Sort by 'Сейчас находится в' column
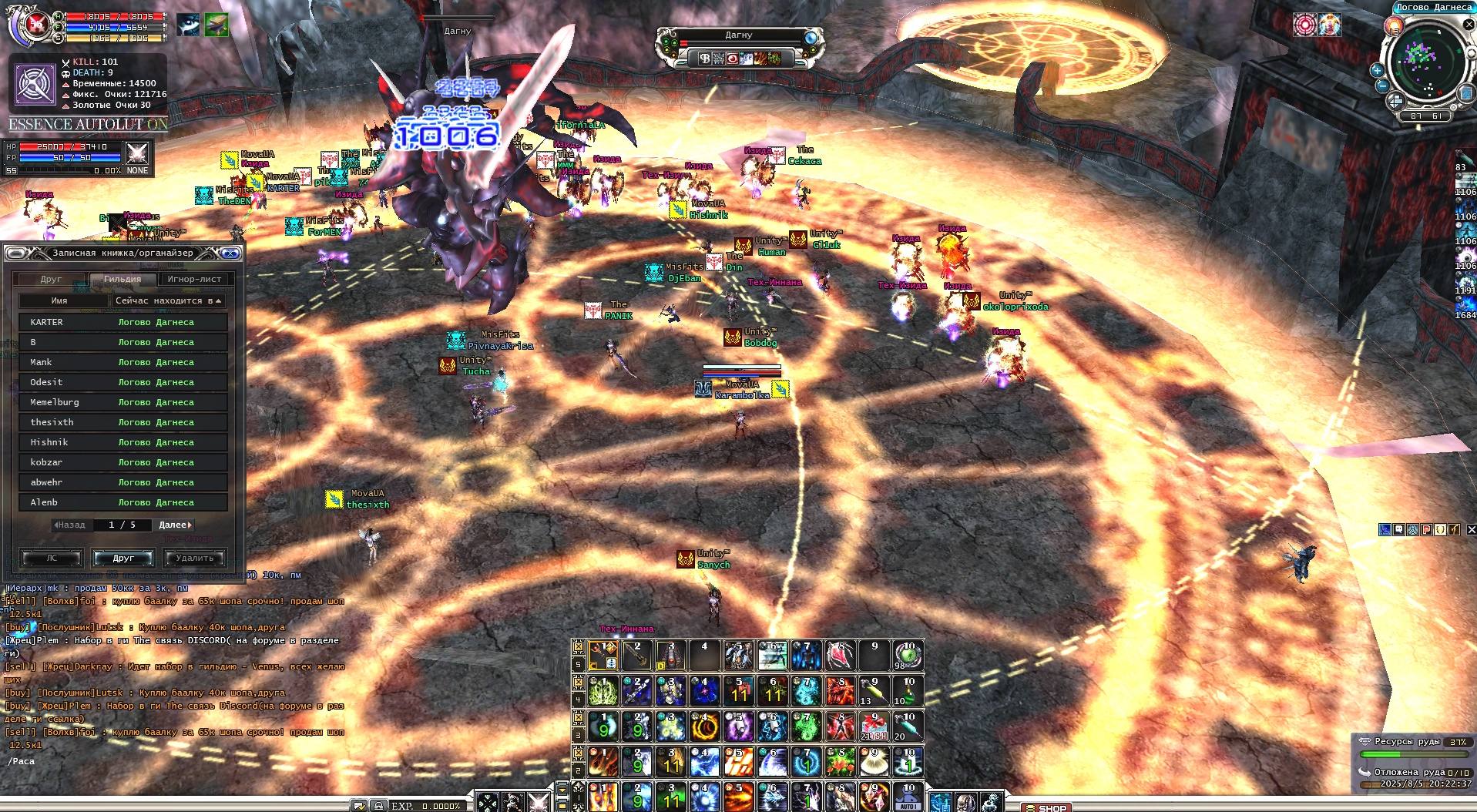Image resolution: width=1477 pixels, height=812 pixels. click(x=168, y=300)
